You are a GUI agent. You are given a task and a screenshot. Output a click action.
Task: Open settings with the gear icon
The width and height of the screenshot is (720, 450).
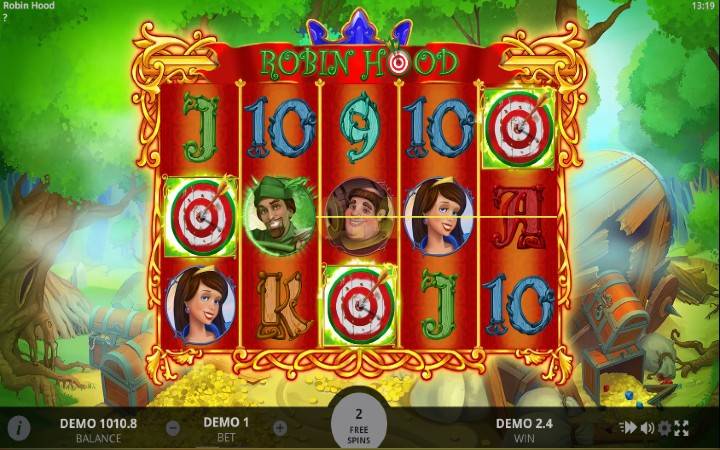(x=665, y=428)
